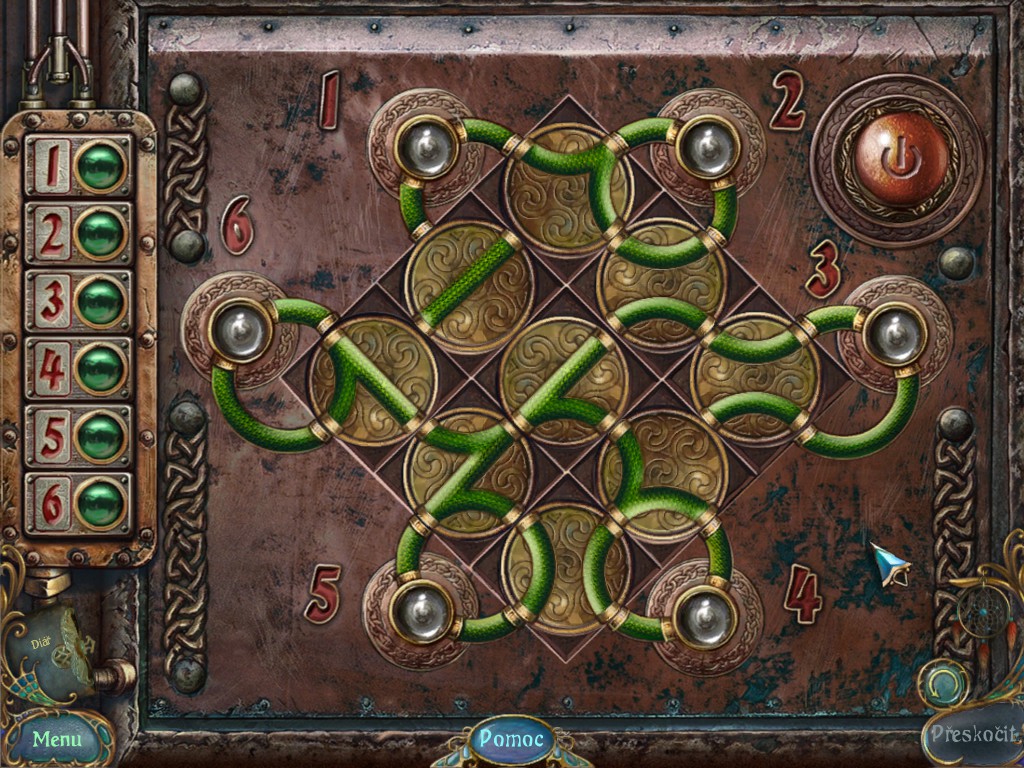Open the Menu button

[x=55, y=740]
